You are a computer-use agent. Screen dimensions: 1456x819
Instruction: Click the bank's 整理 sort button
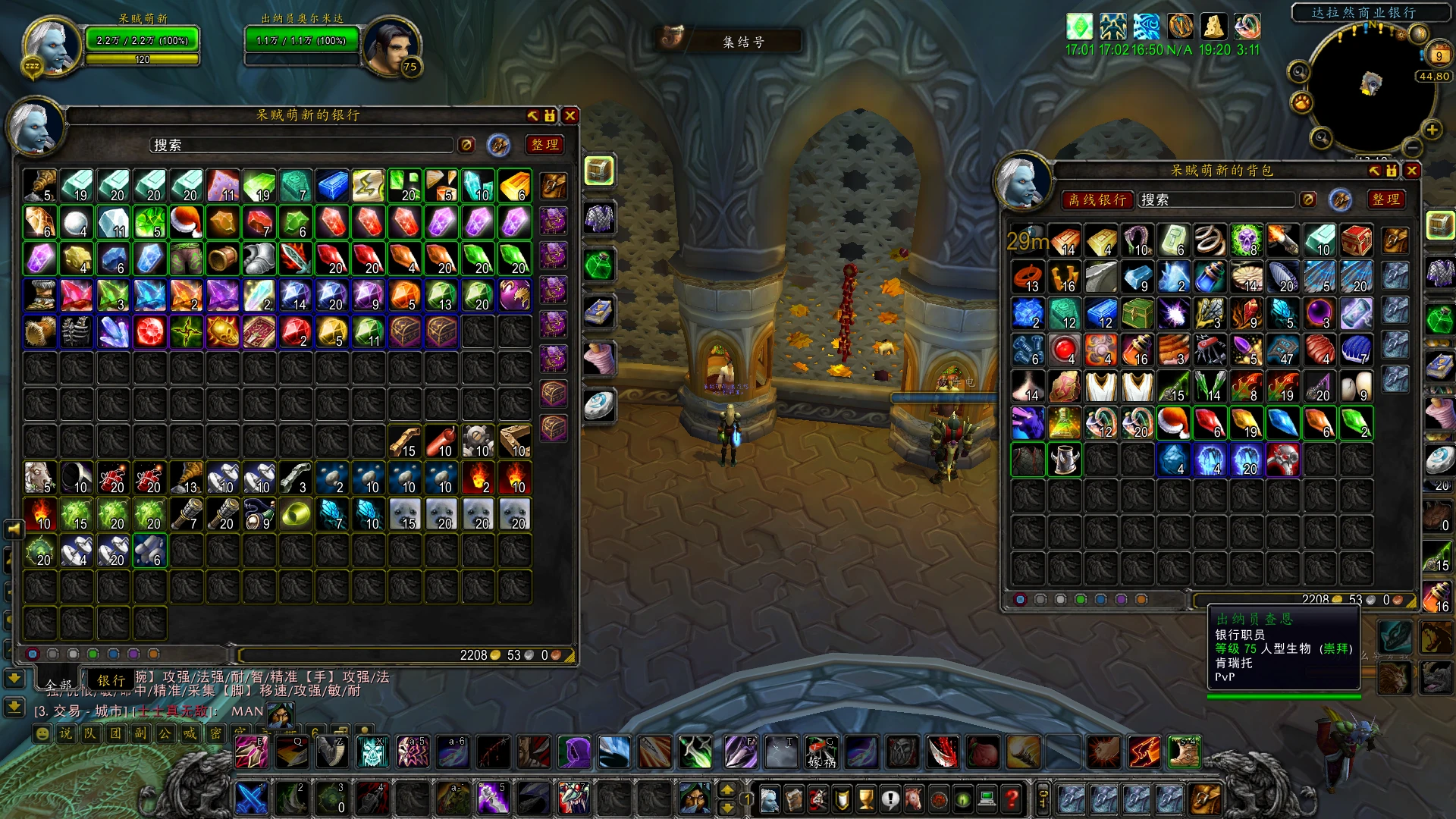point(544,145)
